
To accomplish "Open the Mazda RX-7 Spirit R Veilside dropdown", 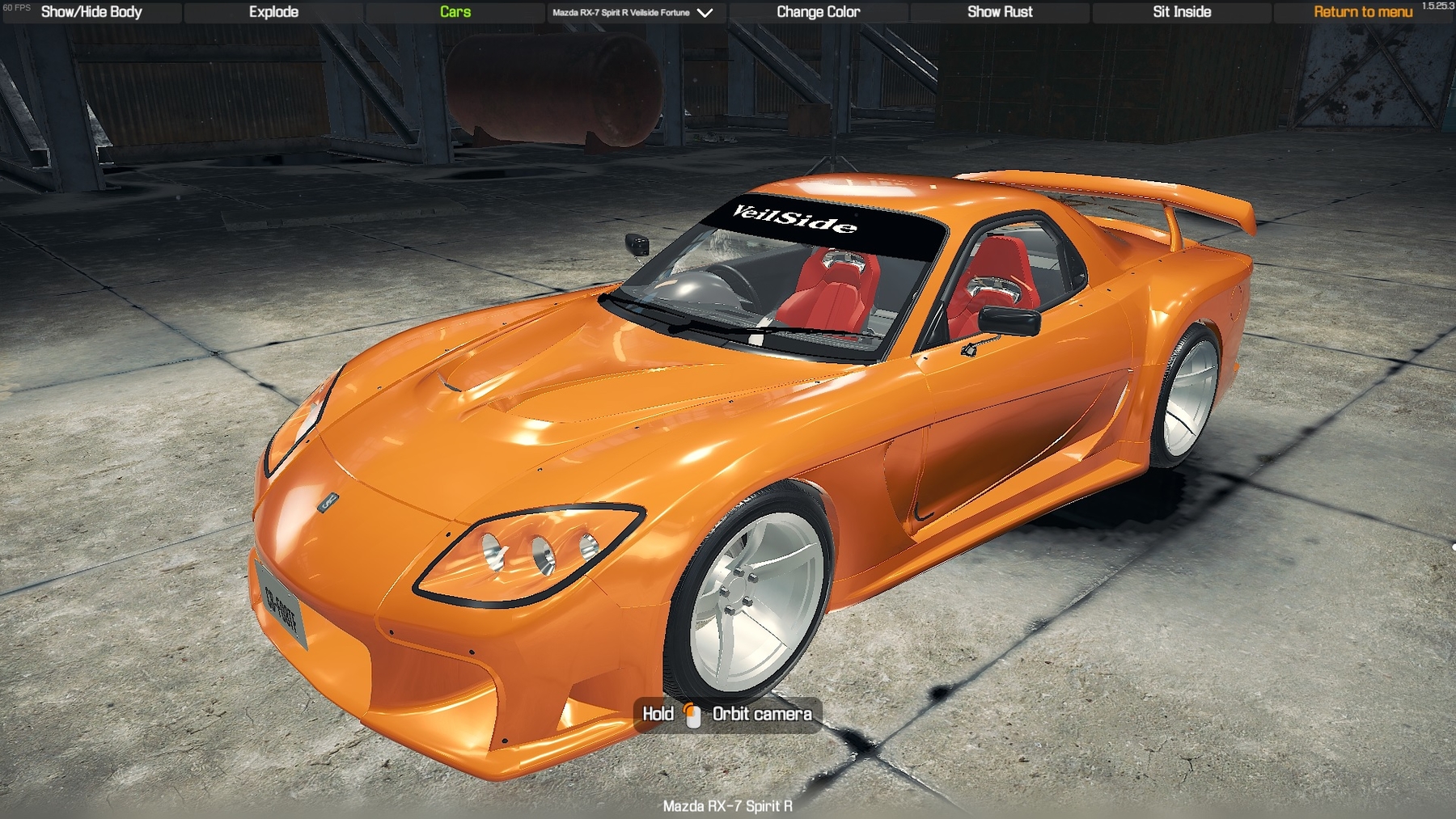I will pyautogui.click(x=633, y=13).
